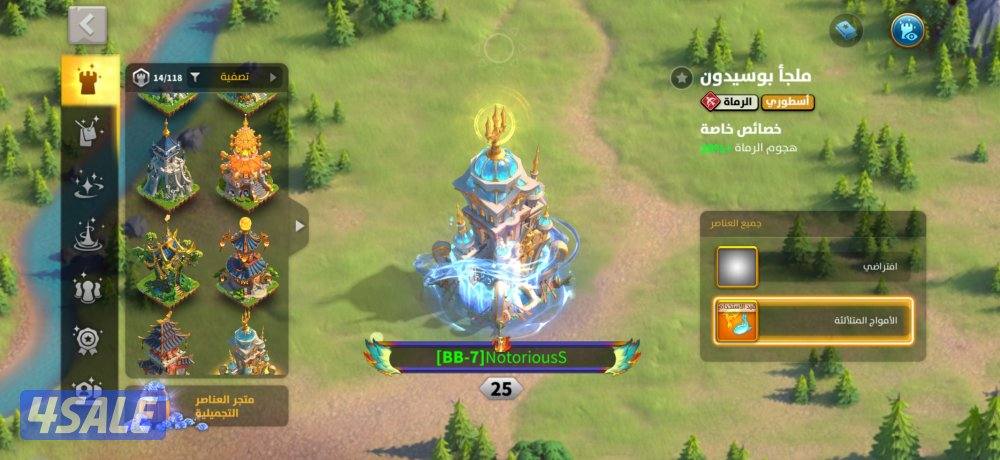Choose the orange flaming castle skin

[x=245, y=159]
